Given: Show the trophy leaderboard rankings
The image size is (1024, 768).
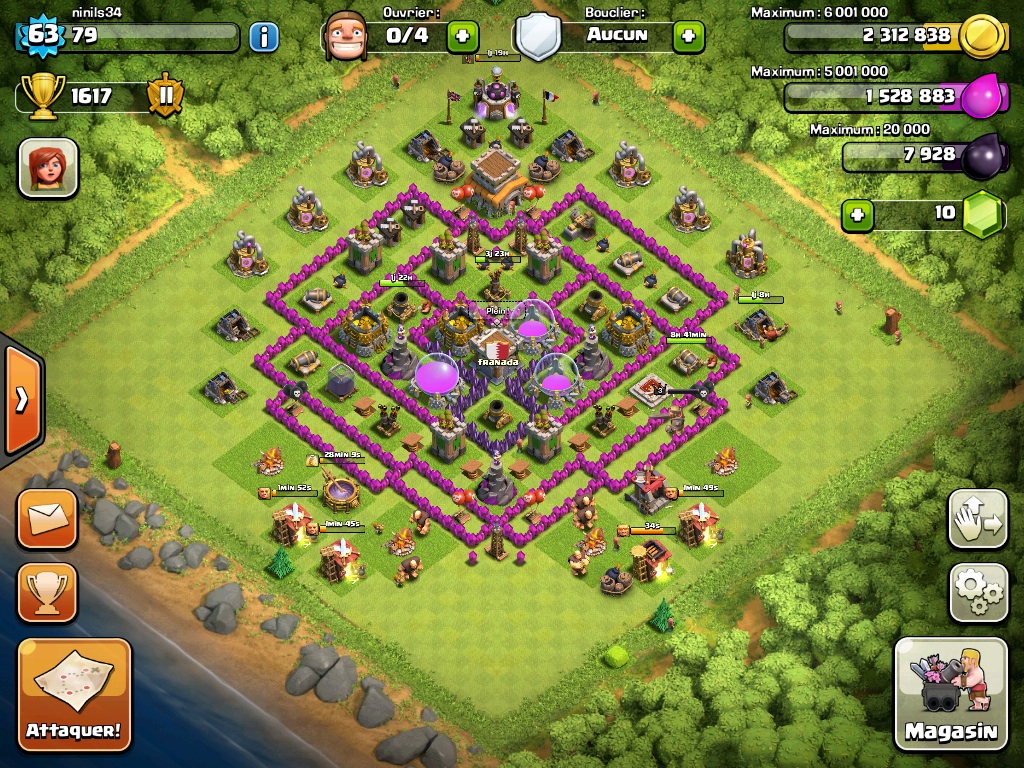Looking at the screenshot, I should point(47,593).
